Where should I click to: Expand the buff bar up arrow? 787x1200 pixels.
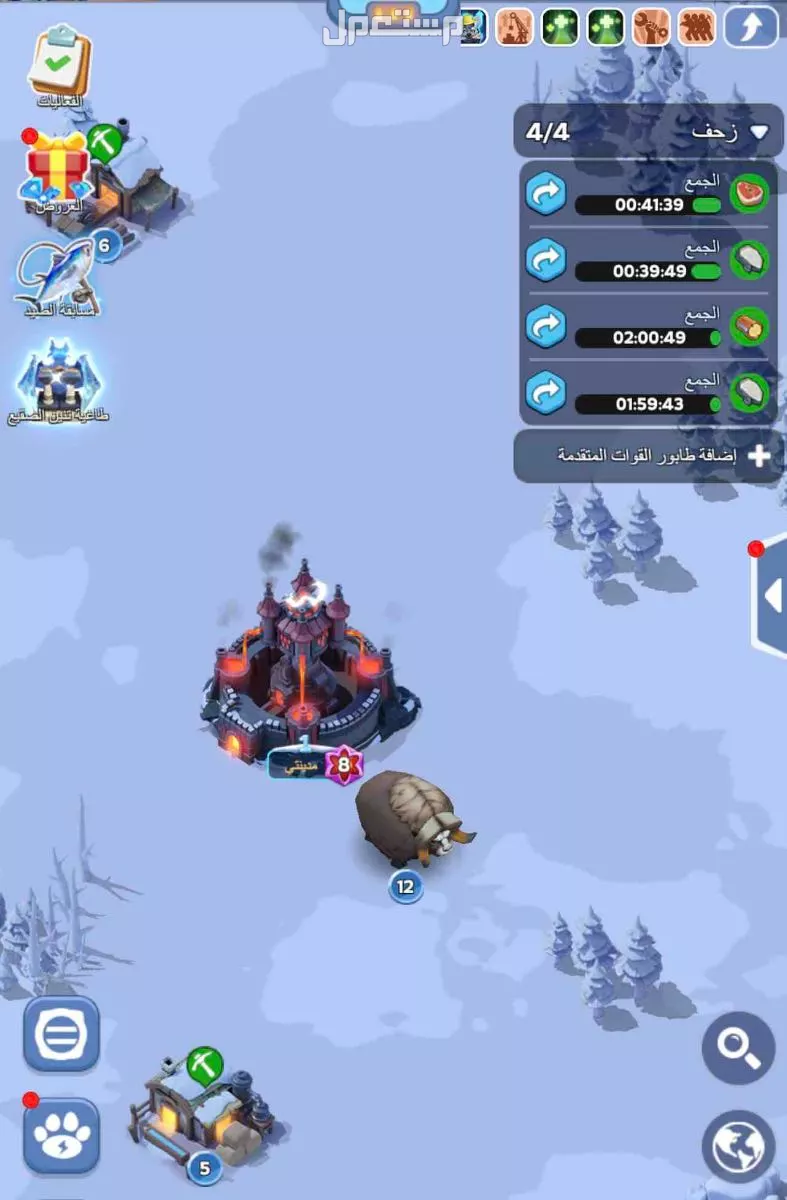(x=750, y=27)
